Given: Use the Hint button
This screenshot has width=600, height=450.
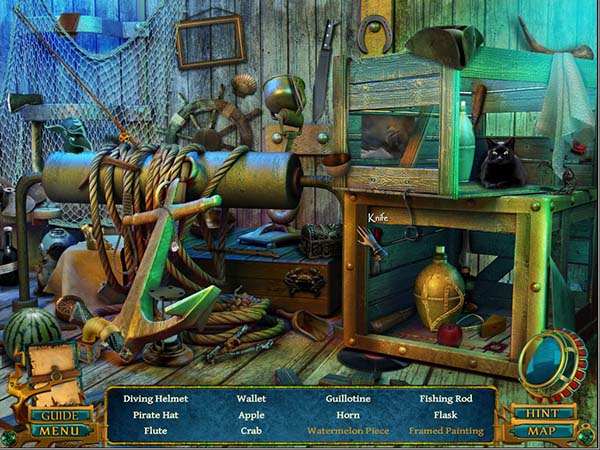Looking at the screenshot, I should pos(543,413).
